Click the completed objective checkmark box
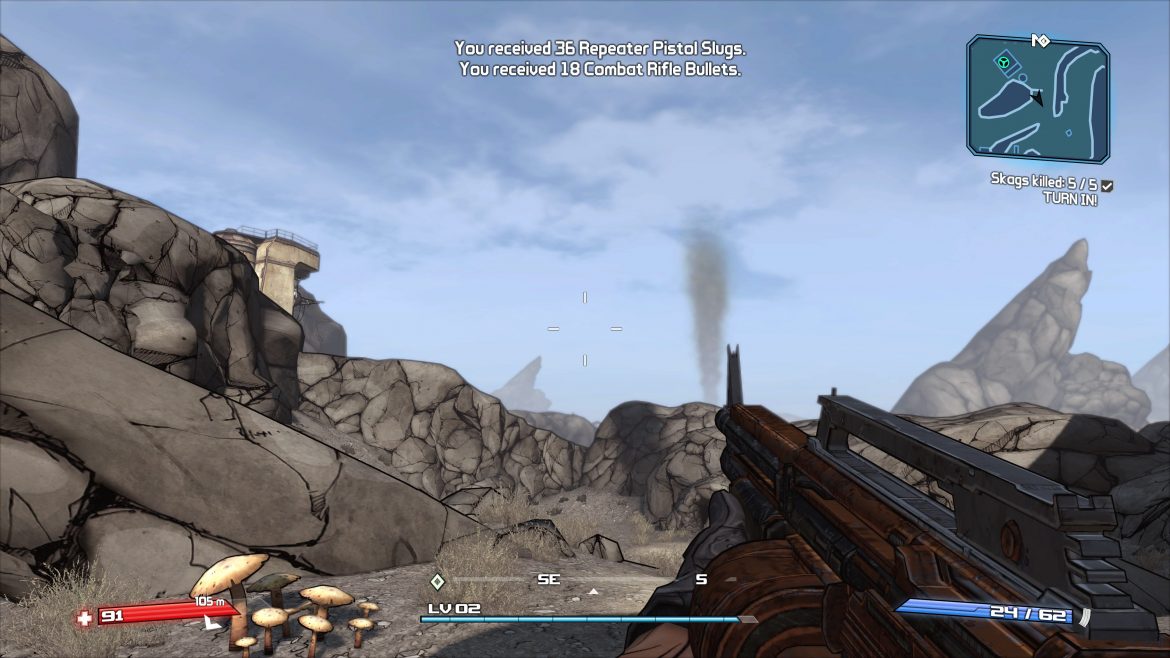This screenshot has width=1170, height=658. point(1107,185)
